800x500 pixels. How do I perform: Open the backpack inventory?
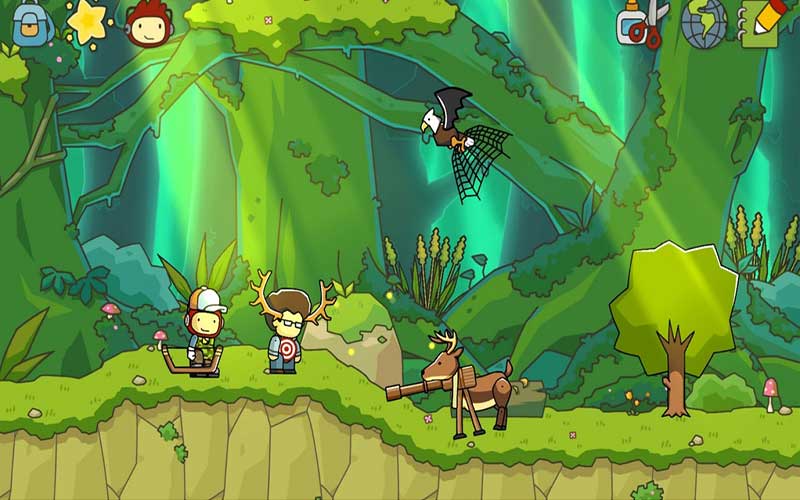32,22
